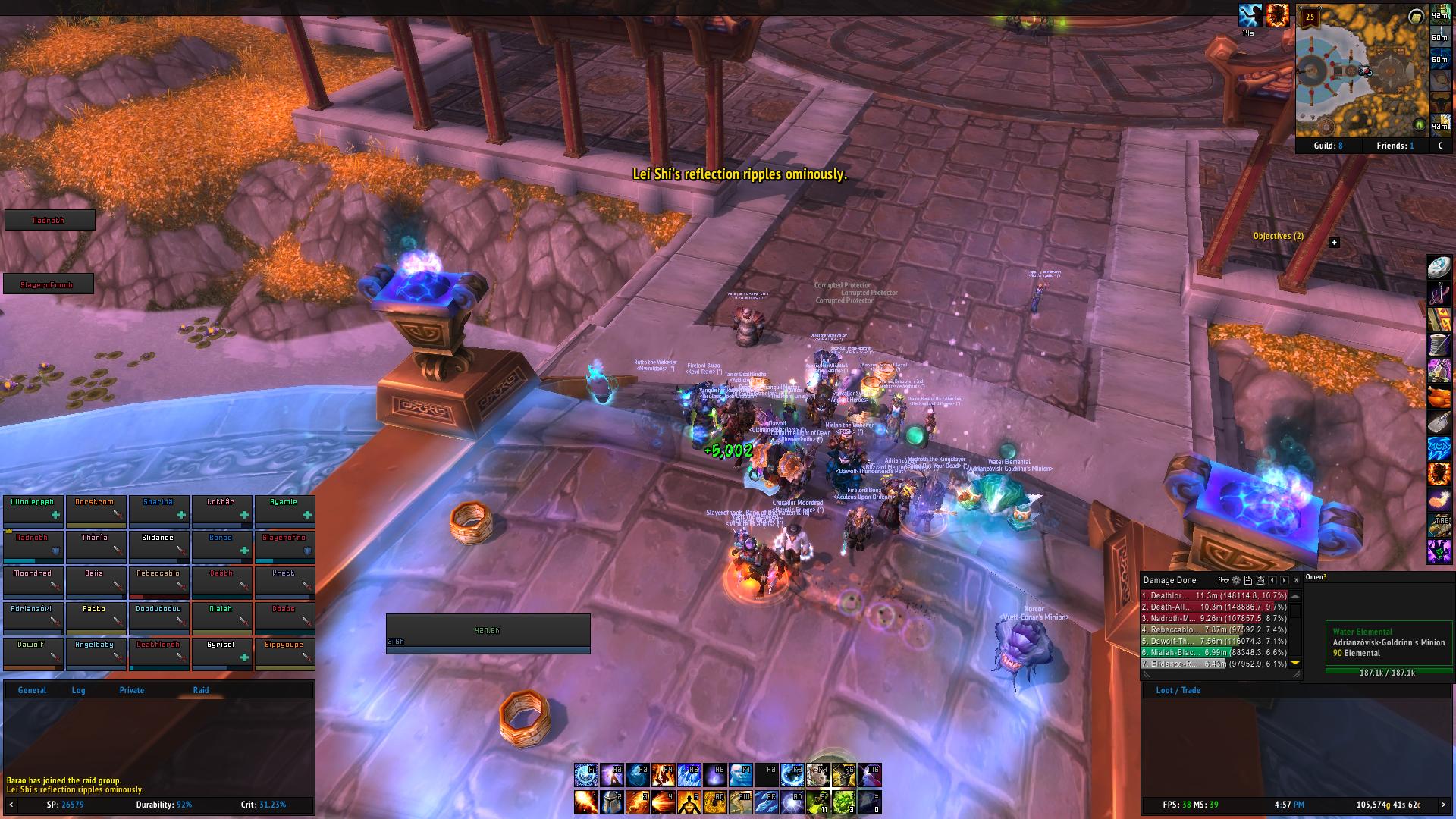Target the Nadroth frame in raid grid
The width and height of the screenshot is (1456, 819).
[33, 545]
